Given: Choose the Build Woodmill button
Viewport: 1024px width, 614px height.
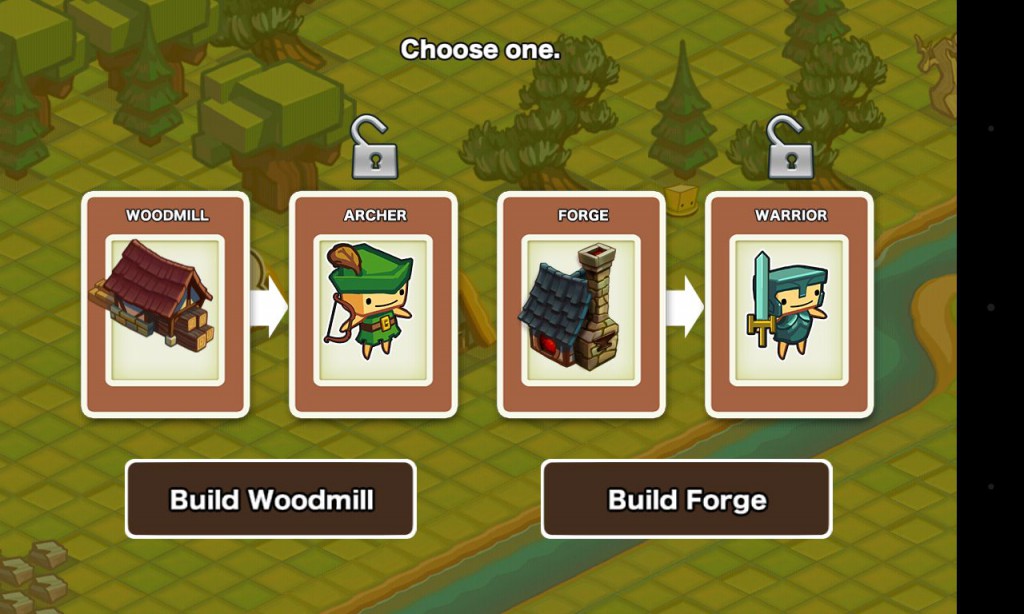Looking at the screenshot, I should pyautogui.click(x=270, y=499).
